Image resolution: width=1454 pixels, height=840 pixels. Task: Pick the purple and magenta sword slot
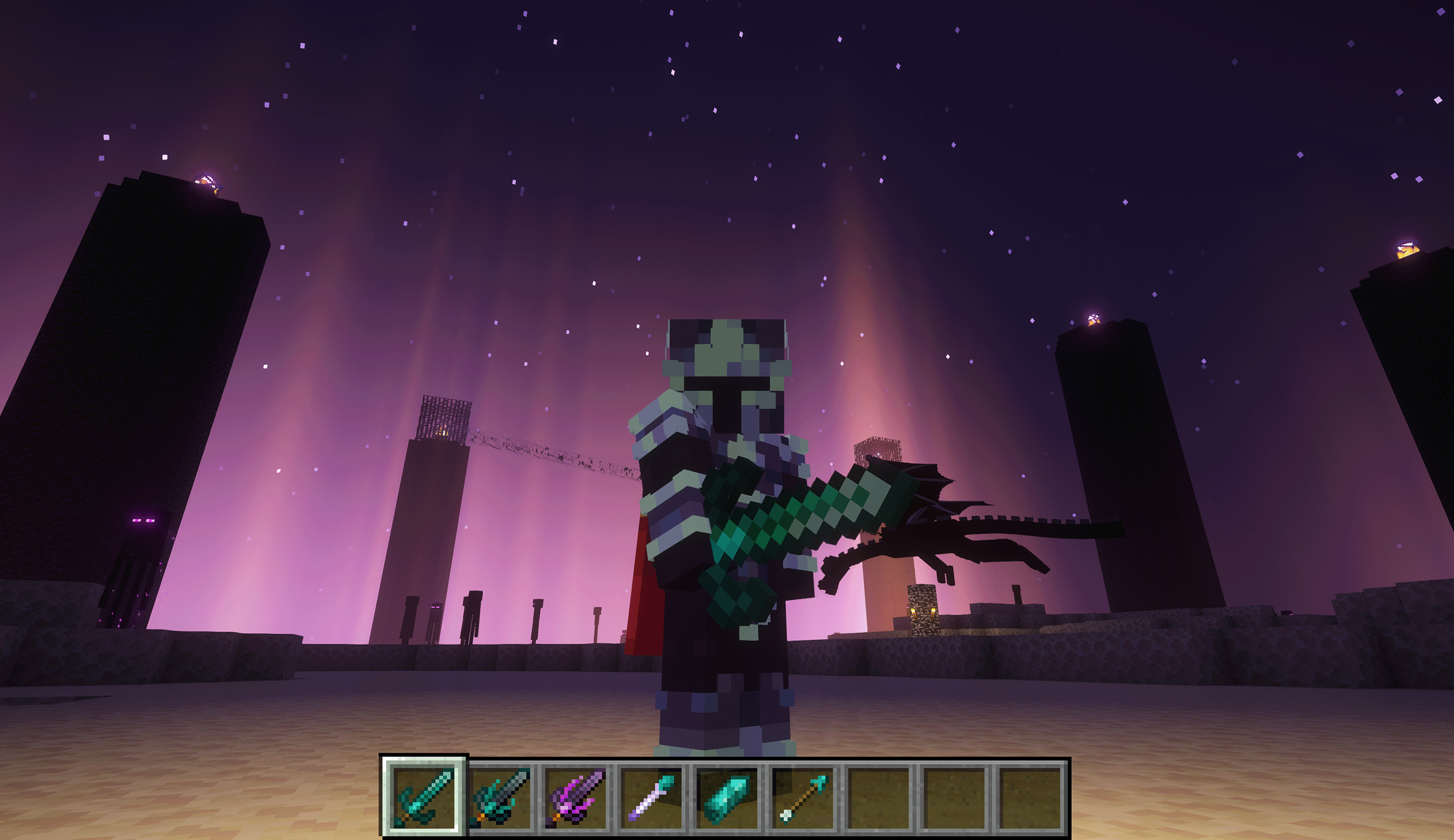tap(575, 797)
